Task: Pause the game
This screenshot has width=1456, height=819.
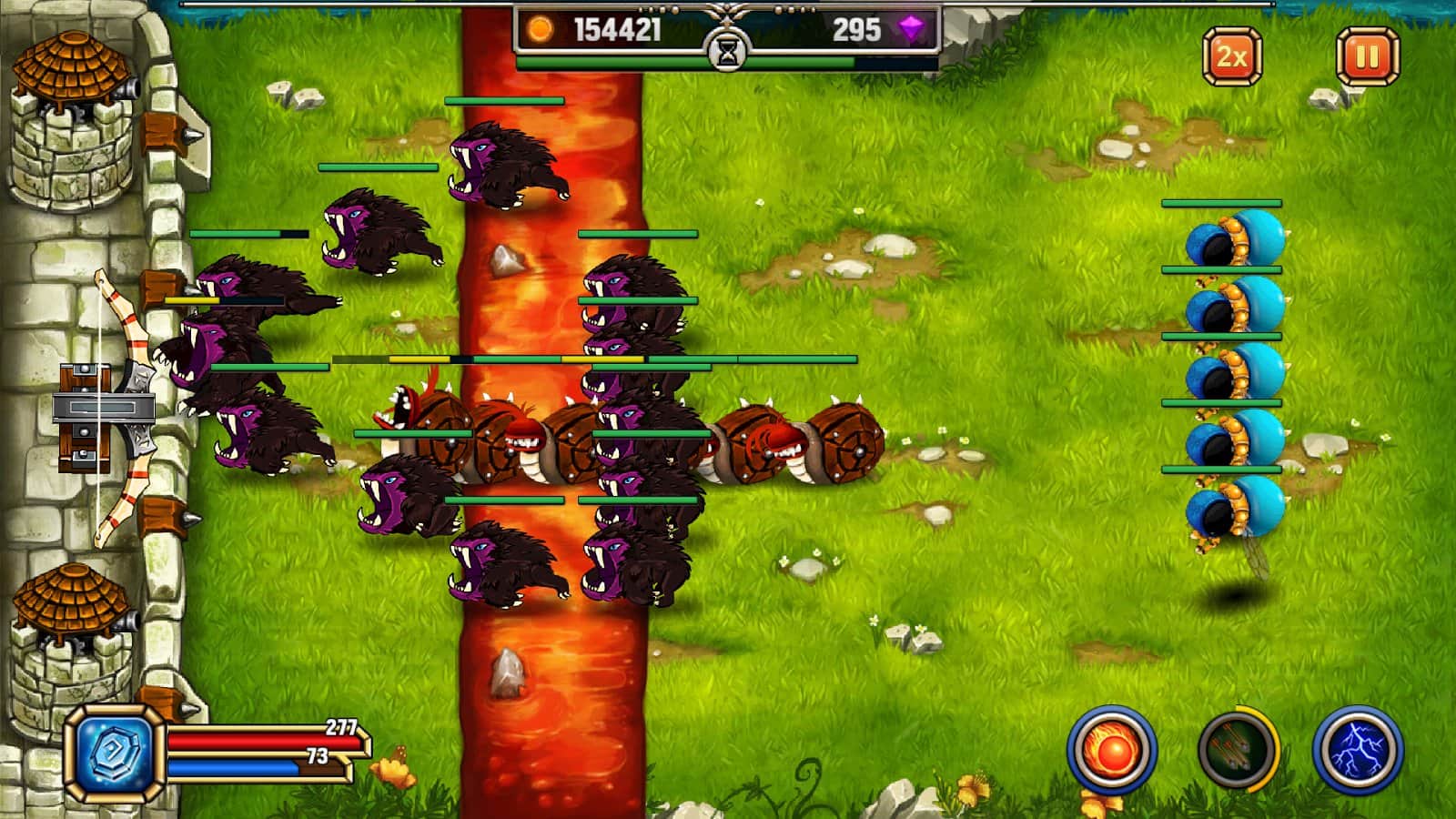Action: [1367, 56]
